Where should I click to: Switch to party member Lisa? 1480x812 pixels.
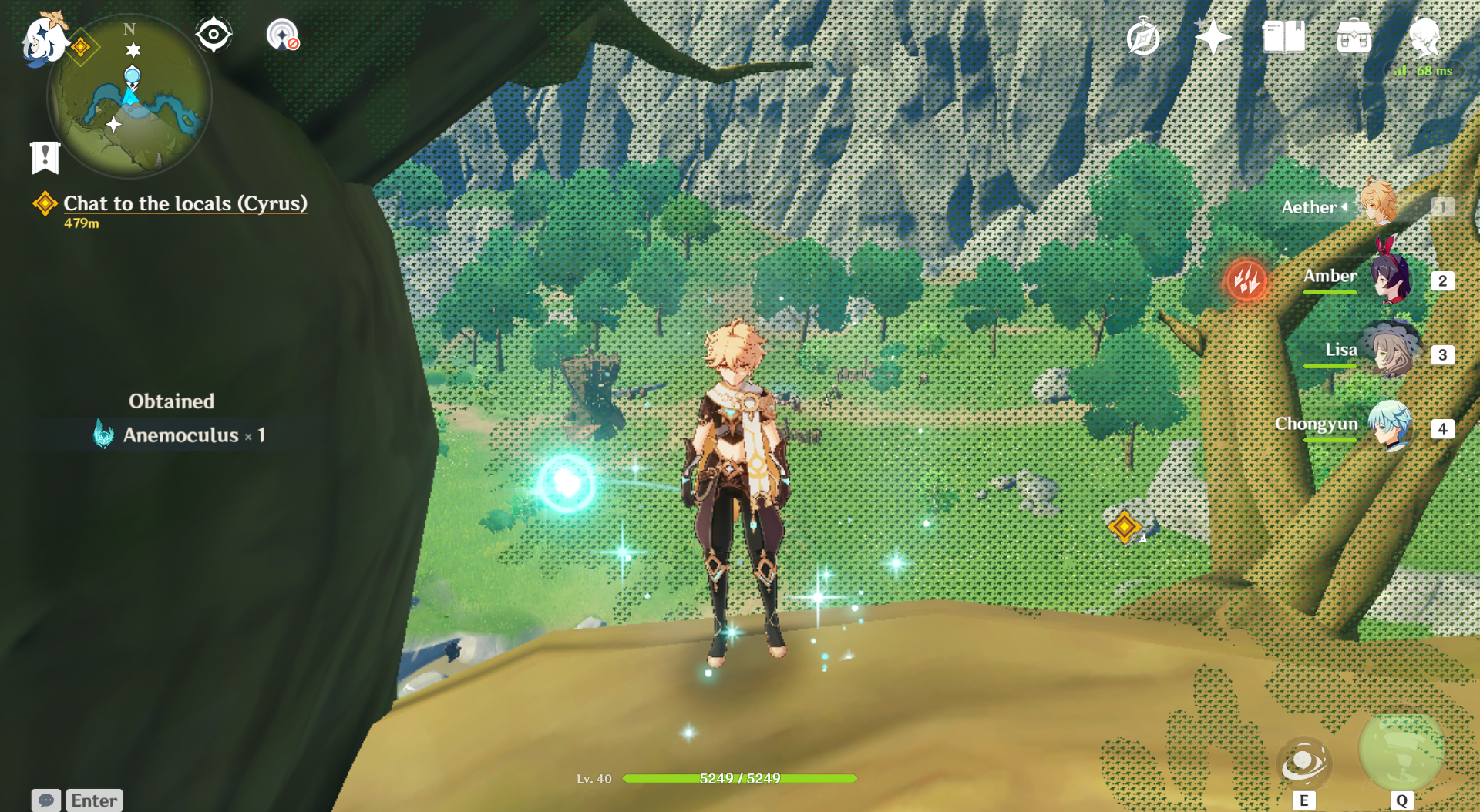pos(1391,352)
